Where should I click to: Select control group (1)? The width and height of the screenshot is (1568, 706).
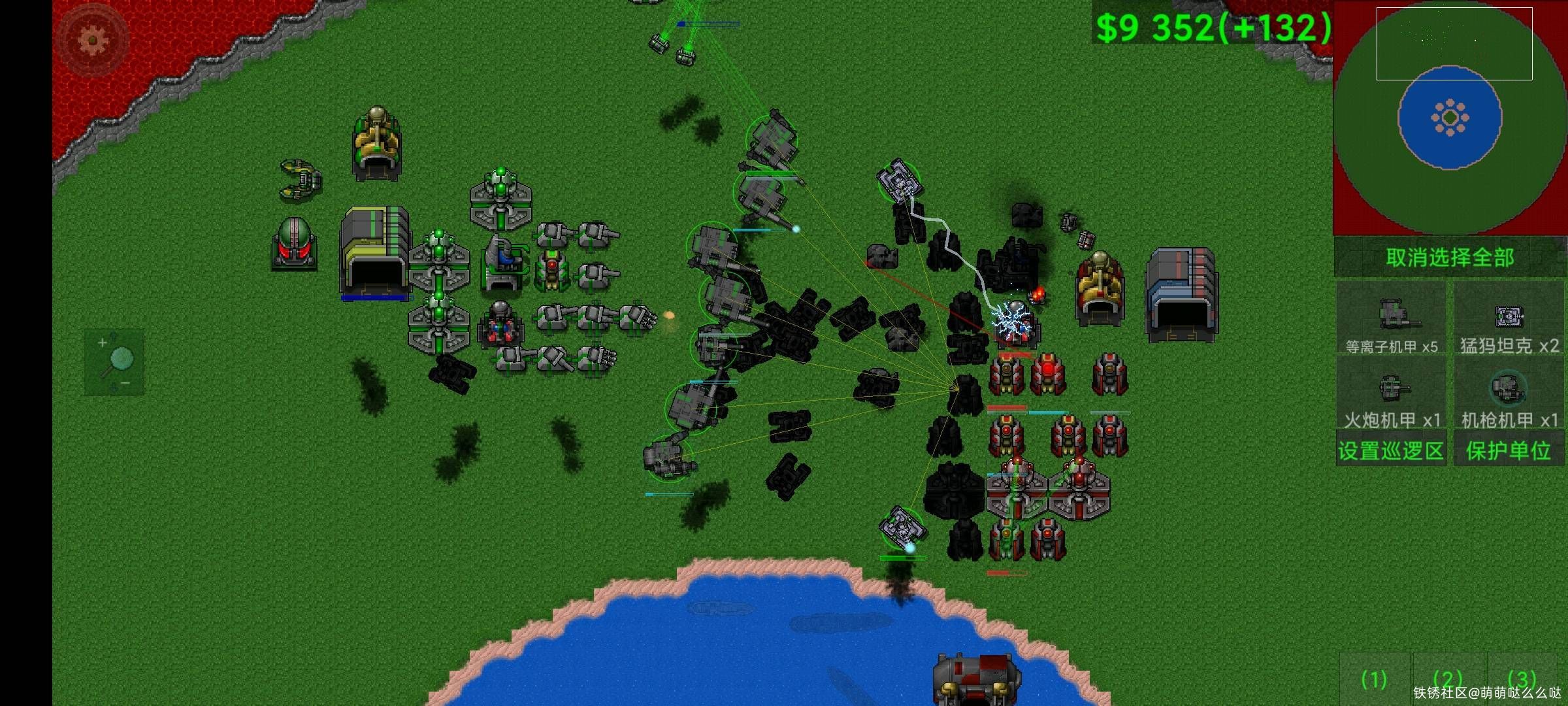coord(1374,680)
